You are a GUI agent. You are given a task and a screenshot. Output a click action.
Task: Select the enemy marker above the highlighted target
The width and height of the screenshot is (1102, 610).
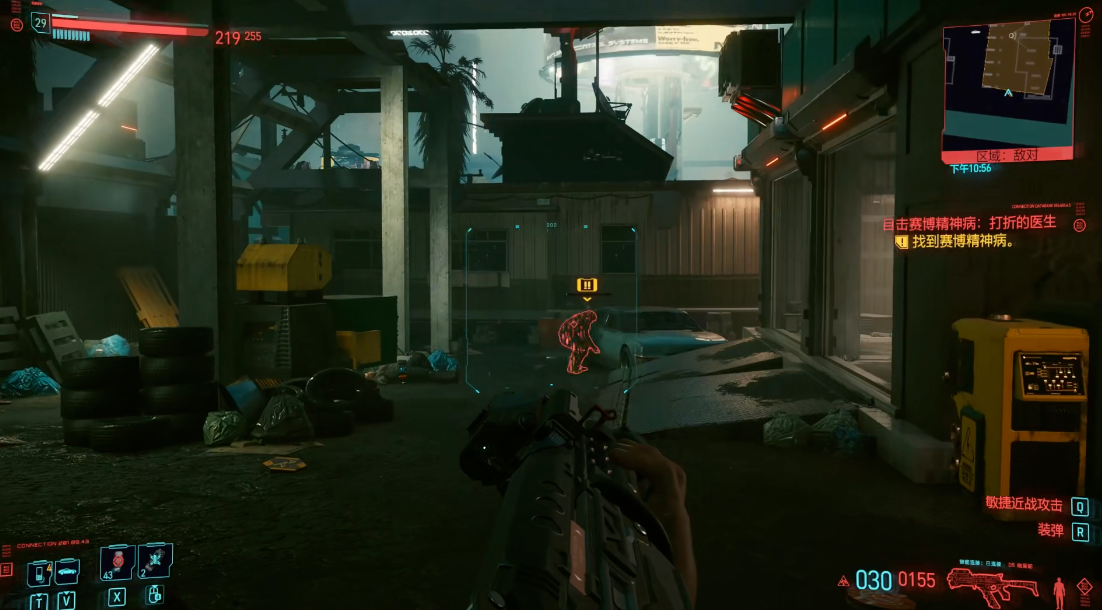pos(587,286)
